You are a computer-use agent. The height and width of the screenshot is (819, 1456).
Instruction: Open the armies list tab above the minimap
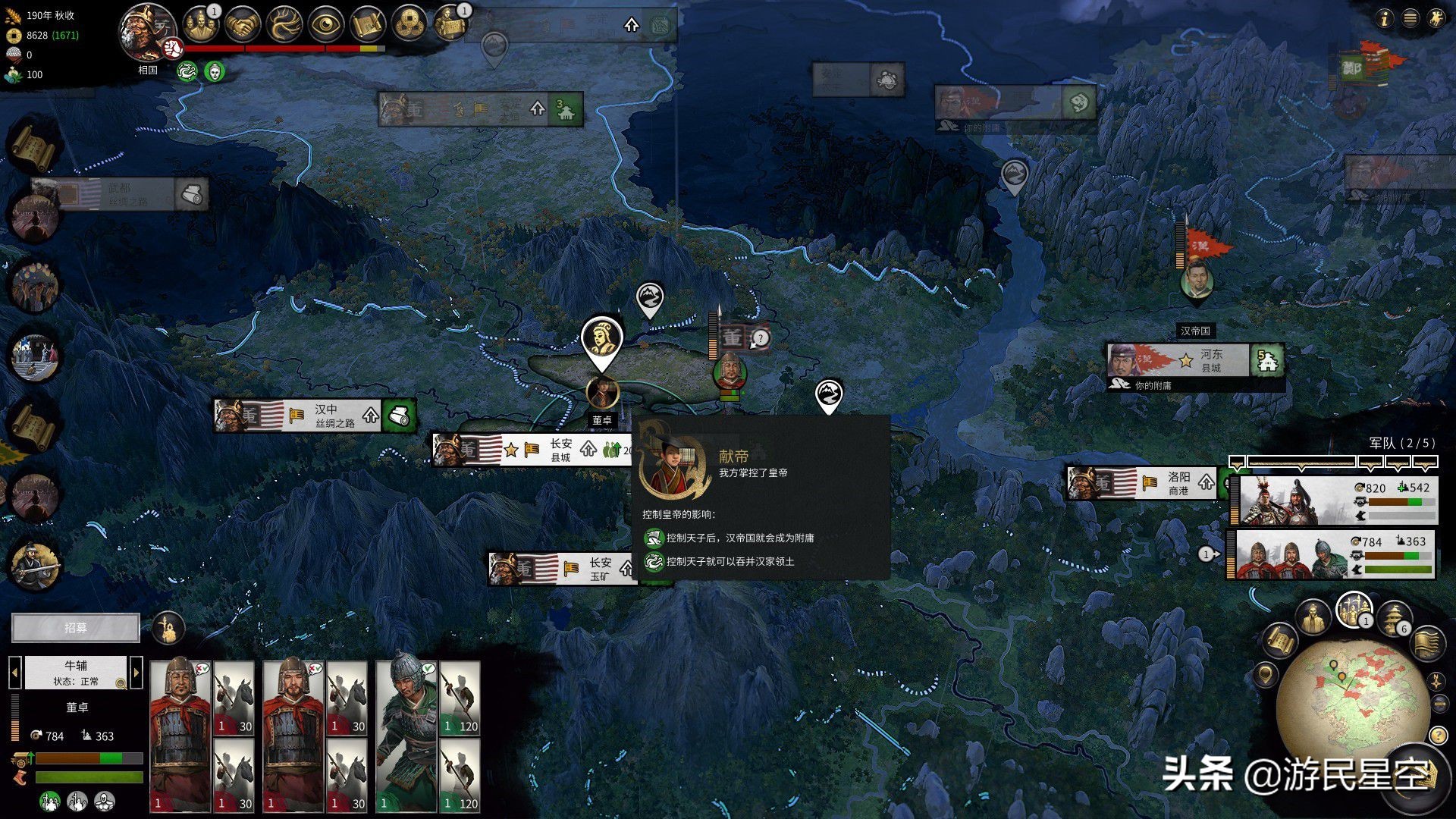click(x=1354, y=608)
